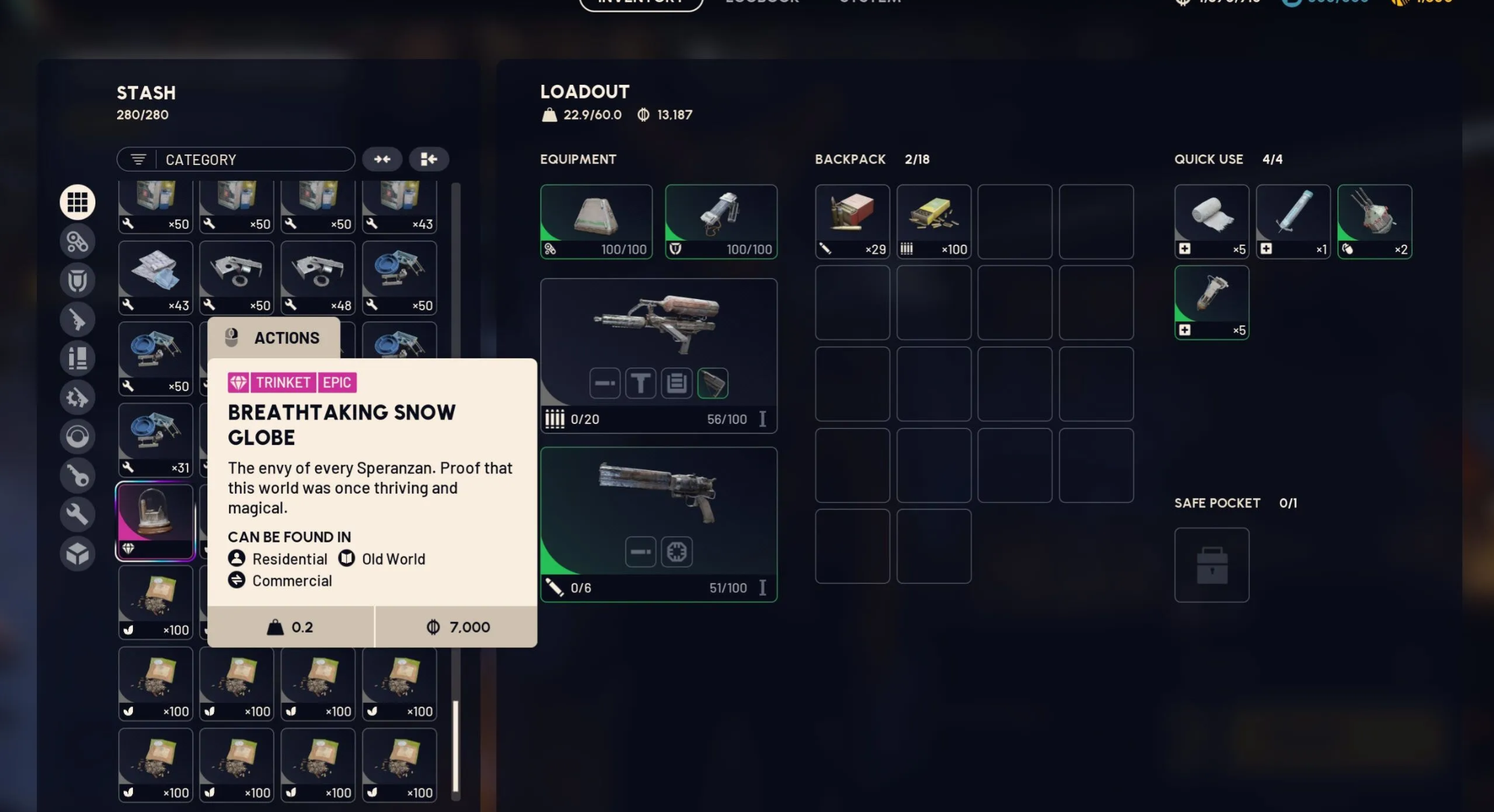The height and width of the screenshot is (812, 1494).
Task: Click the stash compress arrows button
Action: coord(382,159)
